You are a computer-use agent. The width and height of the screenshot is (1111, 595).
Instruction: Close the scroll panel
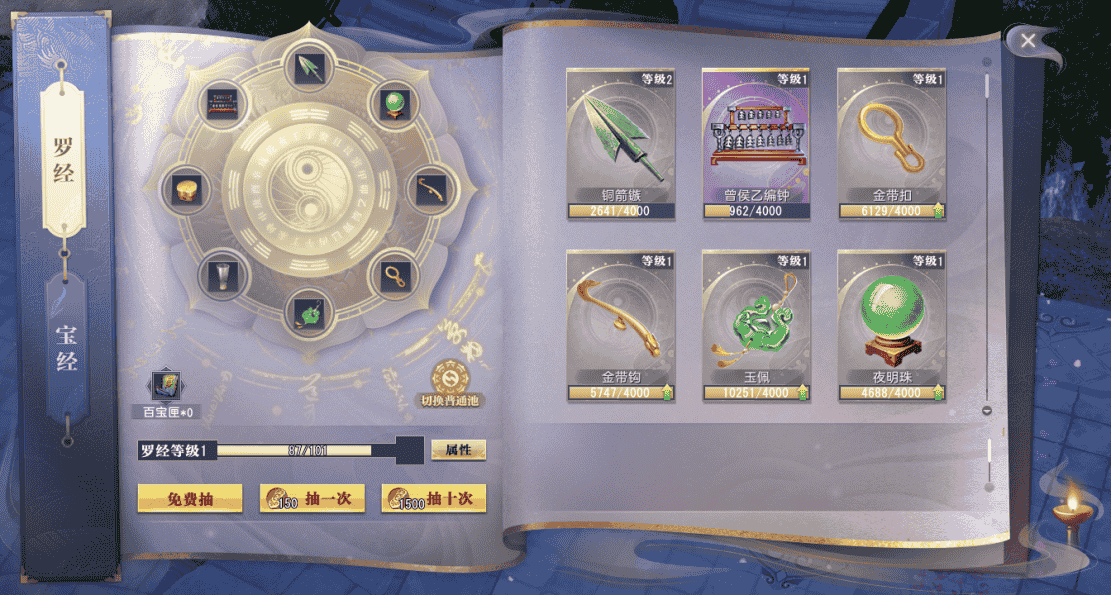[1028, 40]
